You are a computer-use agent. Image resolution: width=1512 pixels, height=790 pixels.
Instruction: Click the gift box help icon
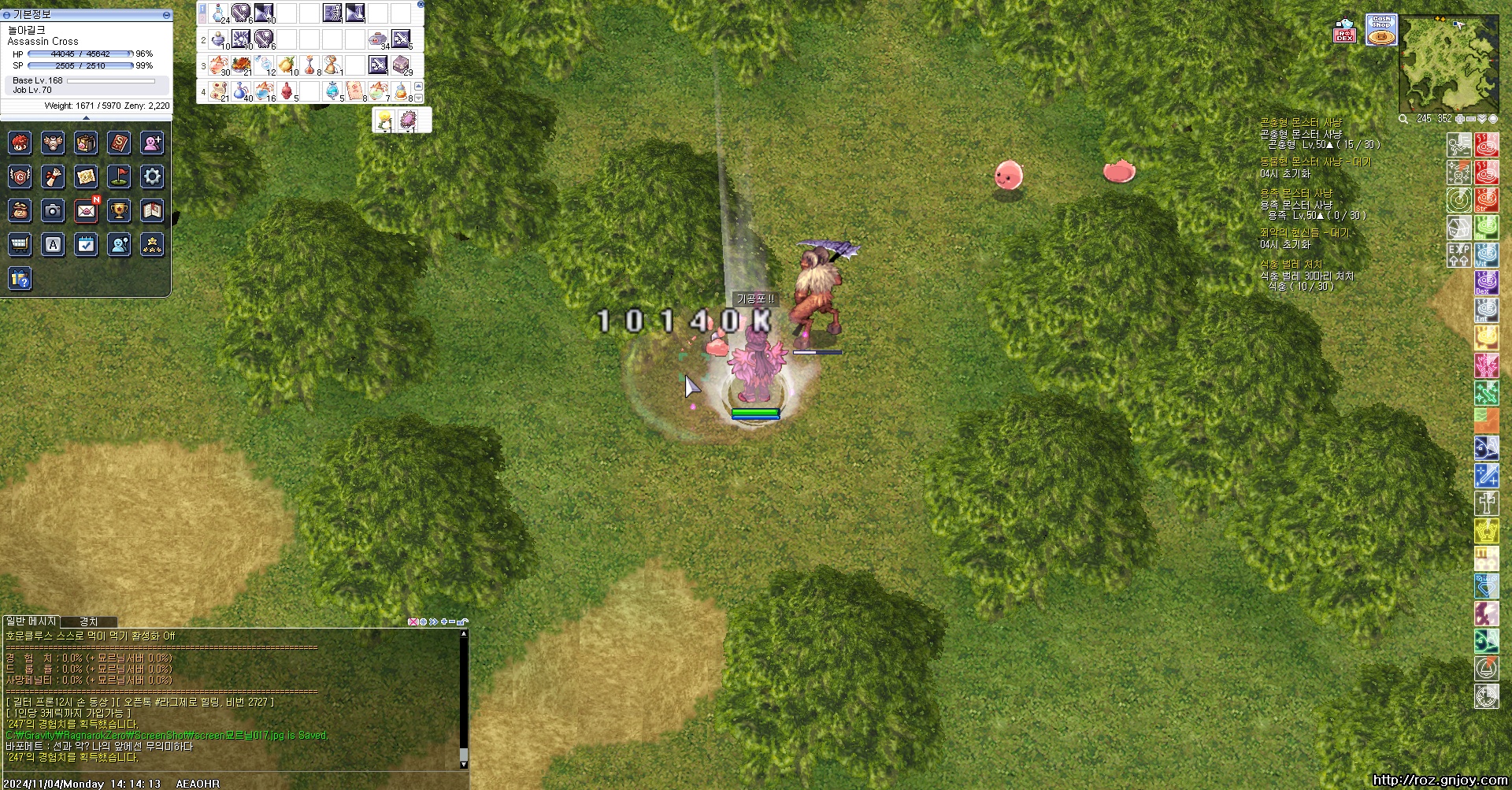coord(20,278)
